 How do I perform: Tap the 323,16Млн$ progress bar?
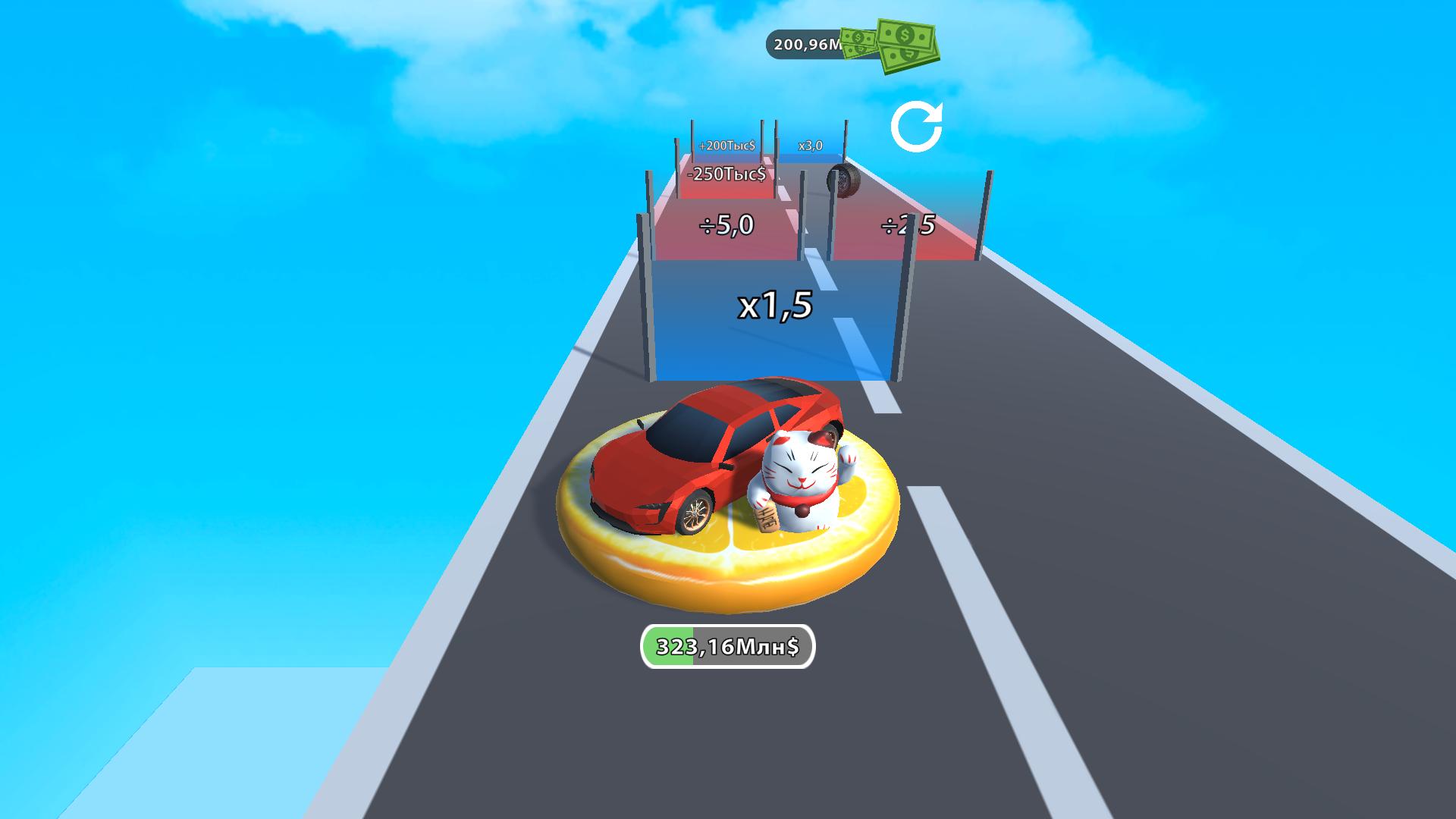click(728, 646)
